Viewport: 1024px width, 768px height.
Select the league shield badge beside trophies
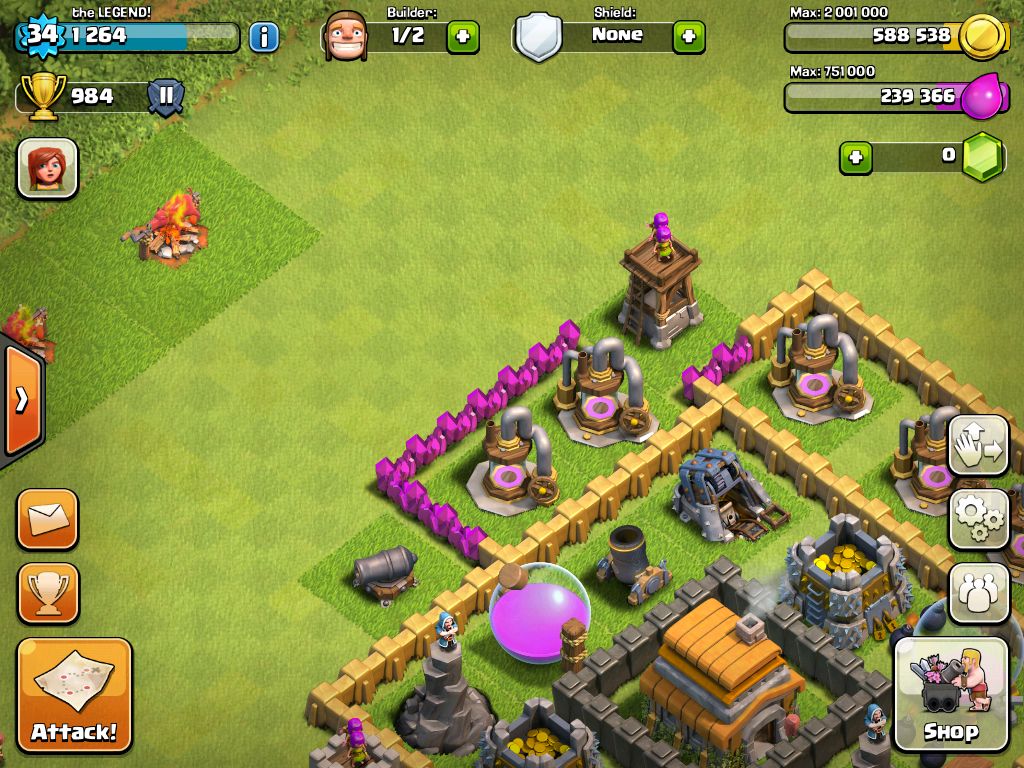[x=165, y=97]
